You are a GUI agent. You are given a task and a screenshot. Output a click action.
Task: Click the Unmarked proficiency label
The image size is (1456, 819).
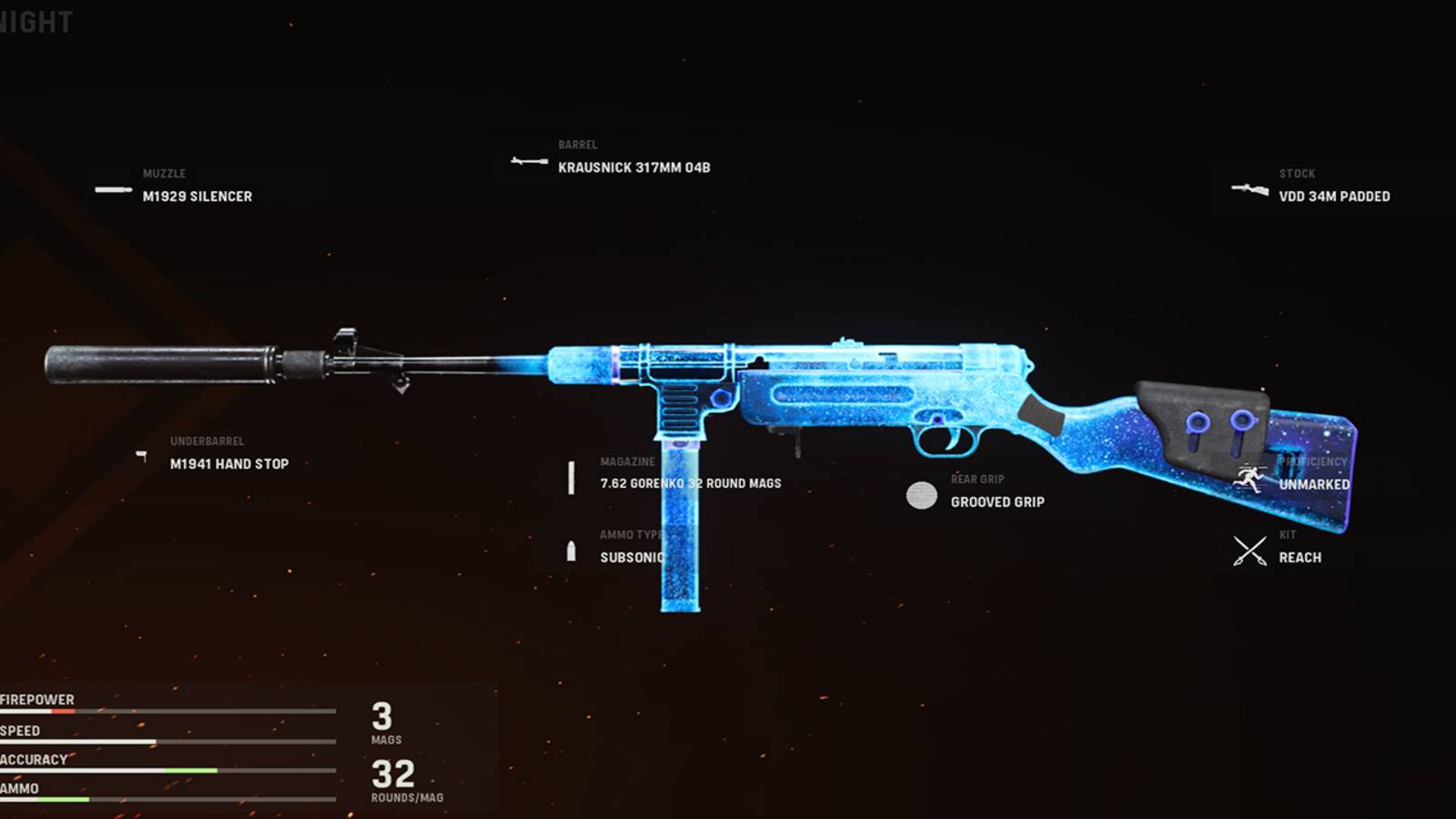pos(1316,485)
